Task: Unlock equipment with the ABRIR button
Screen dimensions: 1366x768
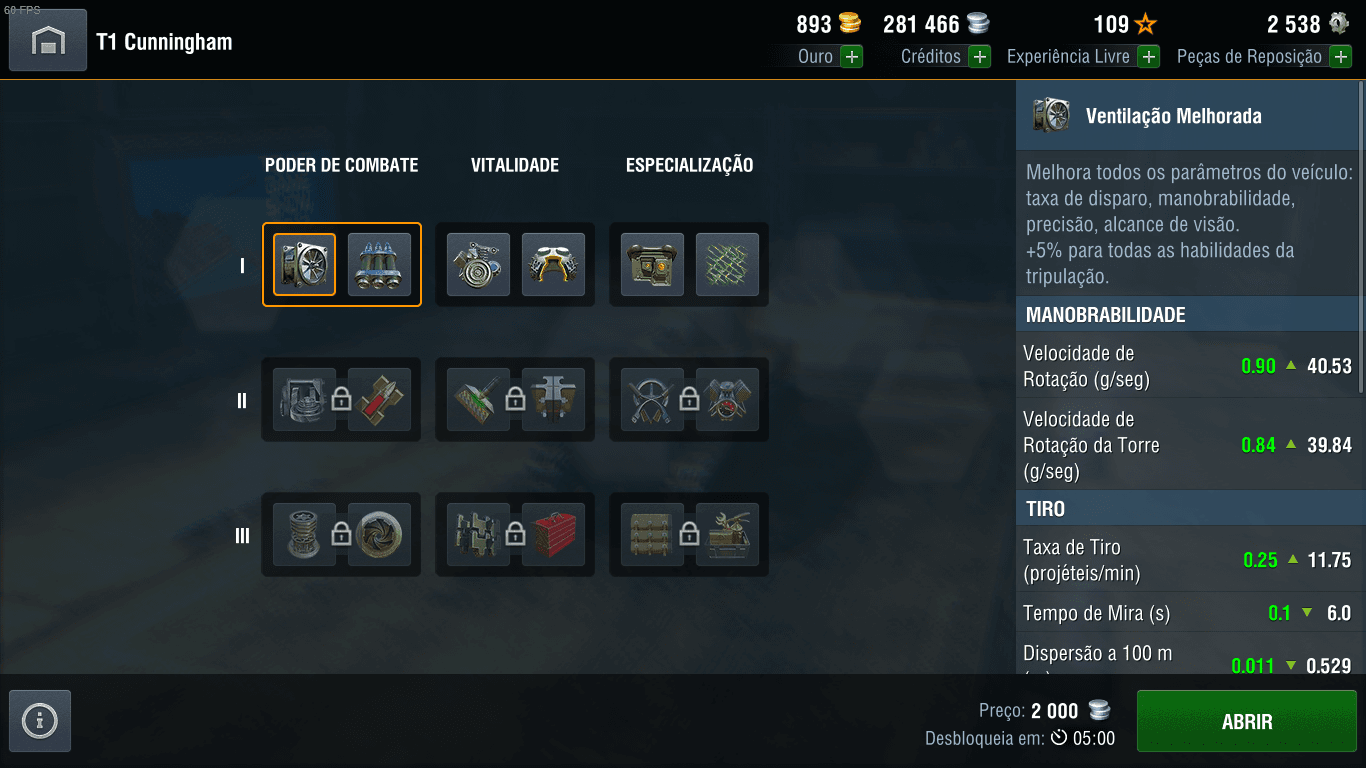Action: (x=1246, y=722)
